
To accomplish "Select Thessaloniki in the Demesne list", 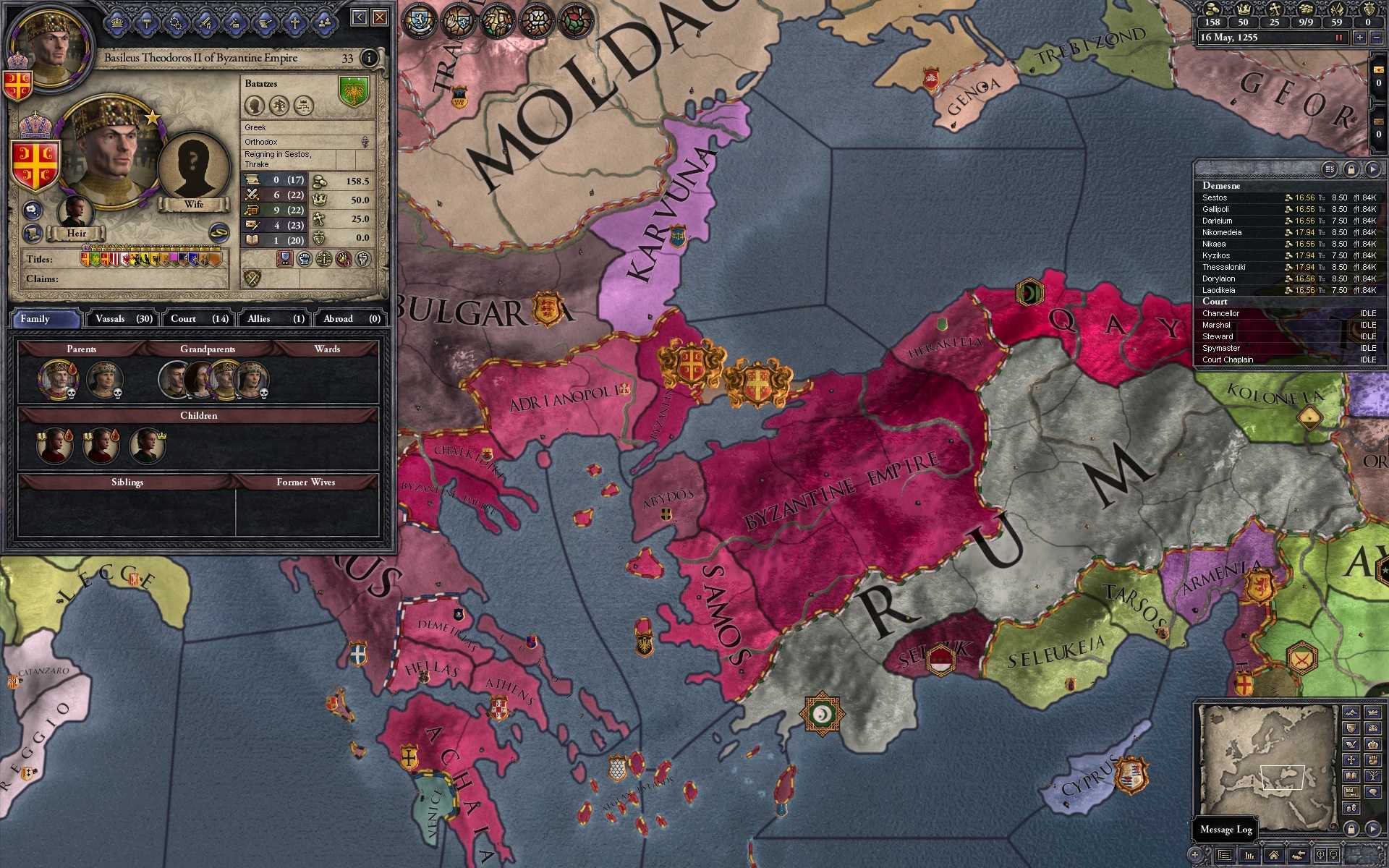I will [x=1224, y=267].
